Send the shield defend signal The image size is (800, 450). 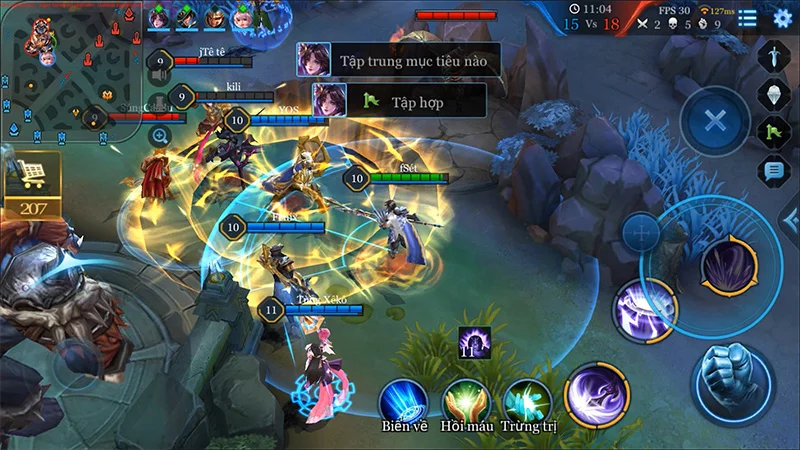(x=775, y=93)
